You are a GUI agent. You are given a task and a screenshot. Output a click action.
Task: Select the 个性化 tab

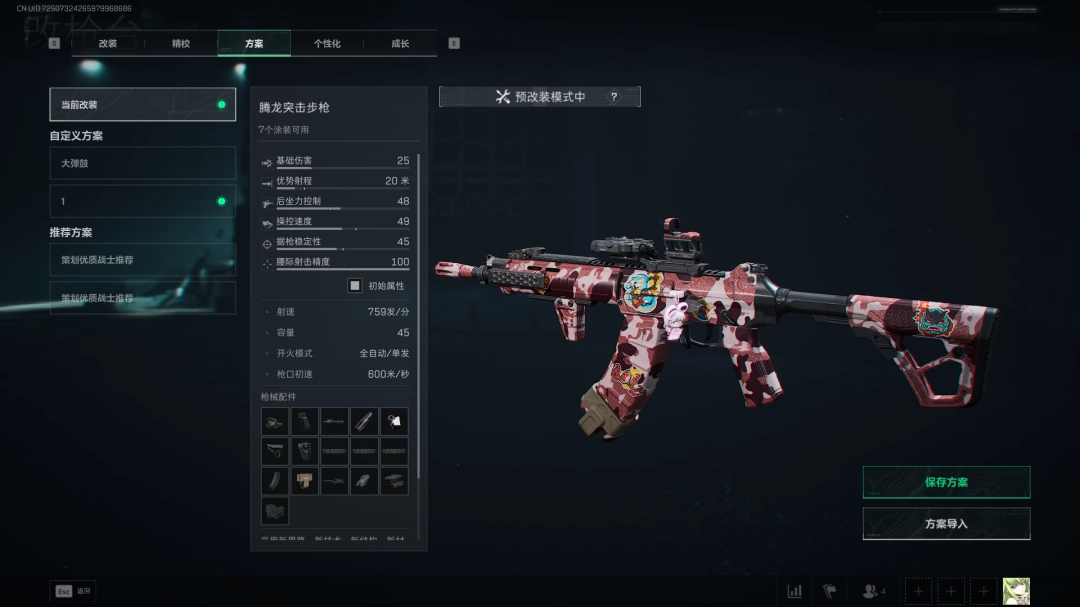tap(327, 44)
